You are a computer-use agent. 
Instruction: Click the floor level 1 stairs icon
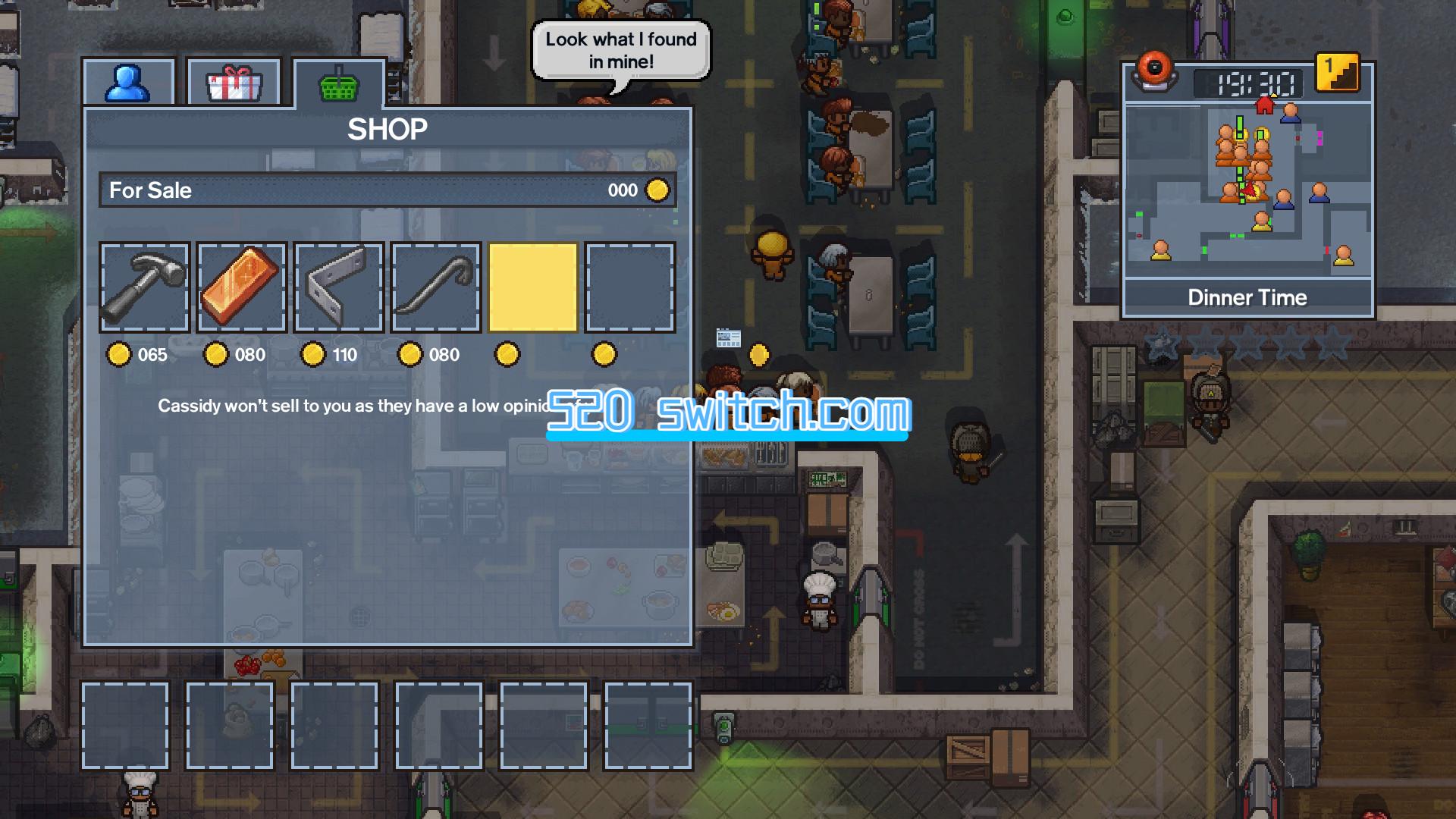(1337, 71)
